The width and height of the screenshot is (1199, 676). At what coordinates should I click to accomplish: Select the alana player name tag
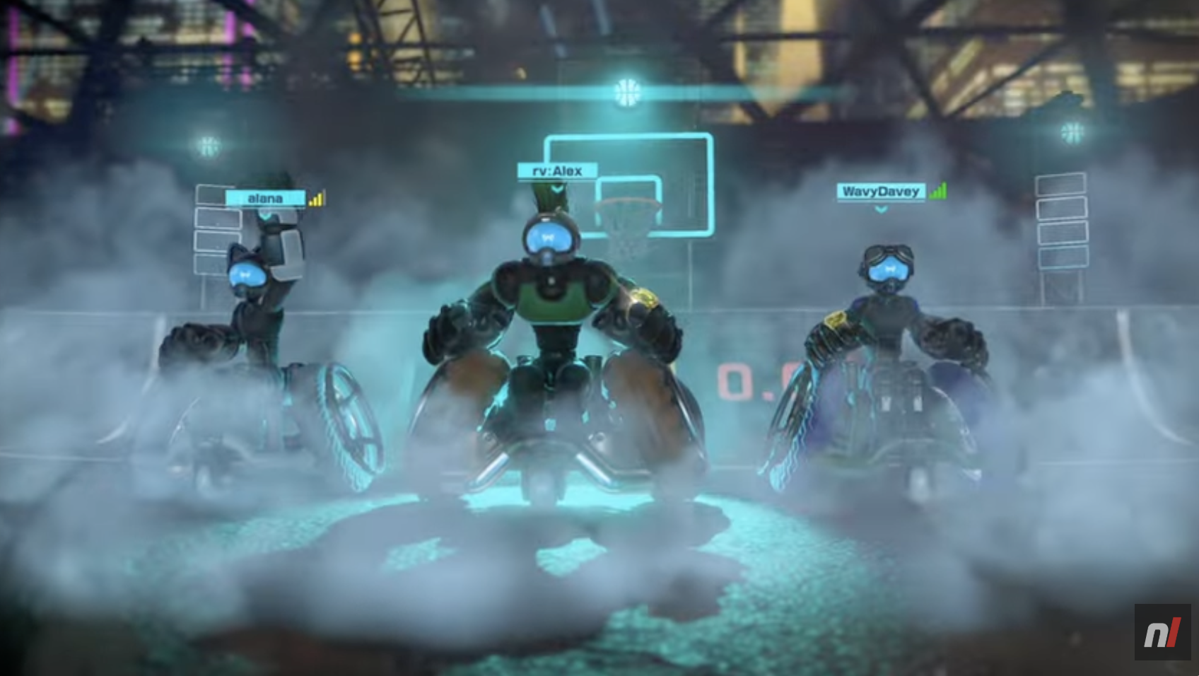tap(265, 198)
